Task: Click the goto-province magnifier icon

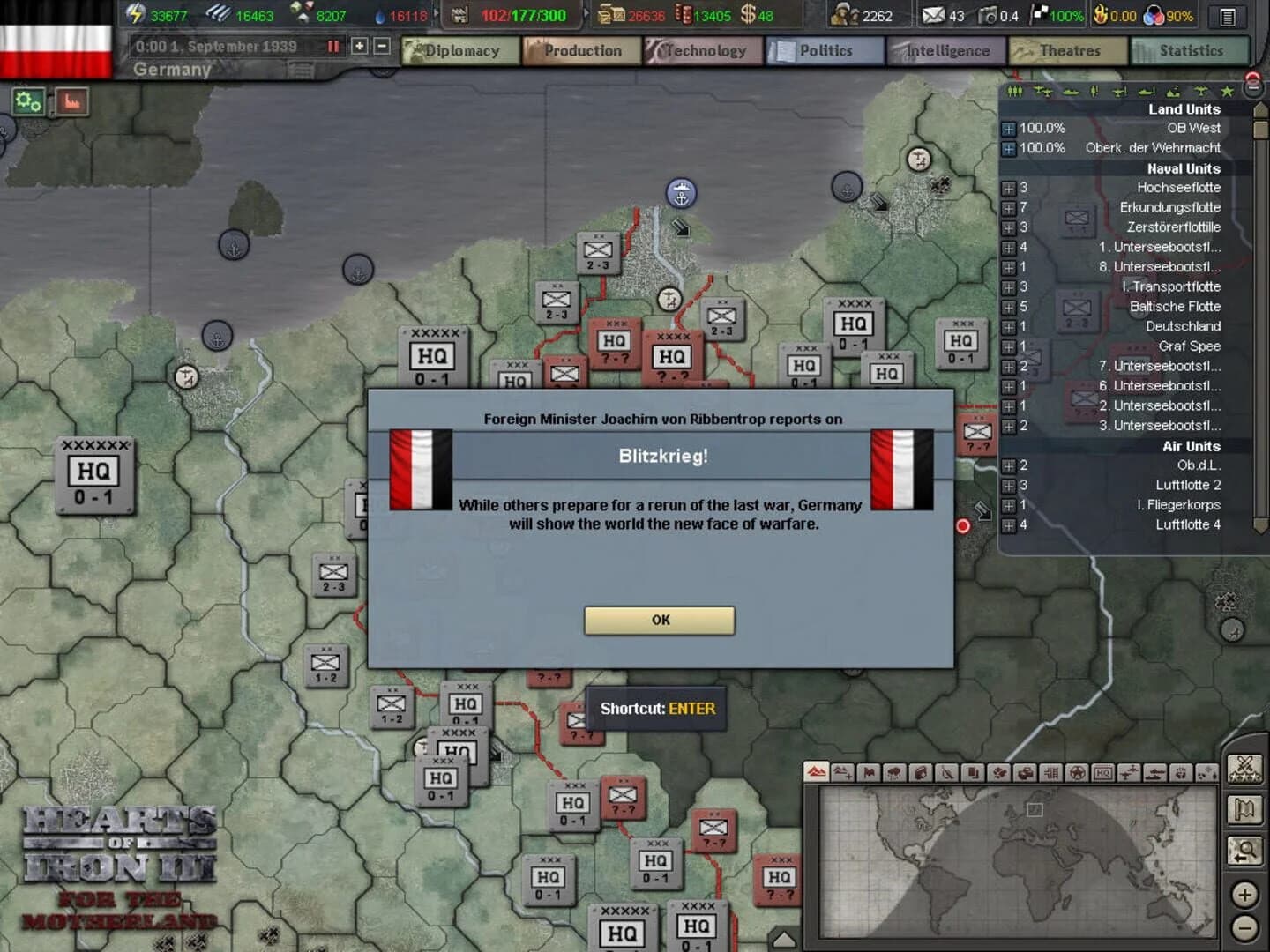Action: (1245, 849)
